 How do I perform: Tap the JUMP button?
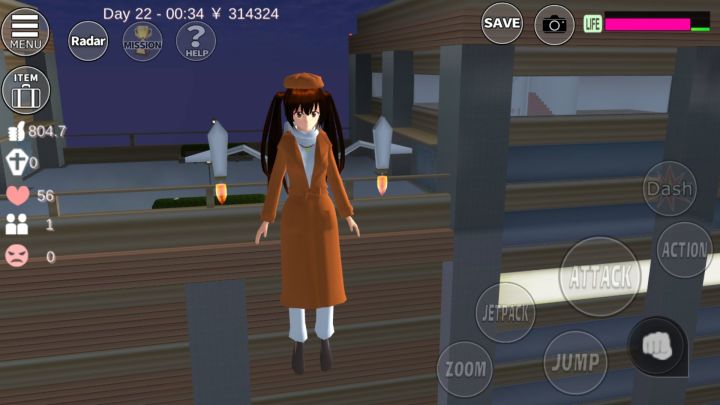(575, 361)
